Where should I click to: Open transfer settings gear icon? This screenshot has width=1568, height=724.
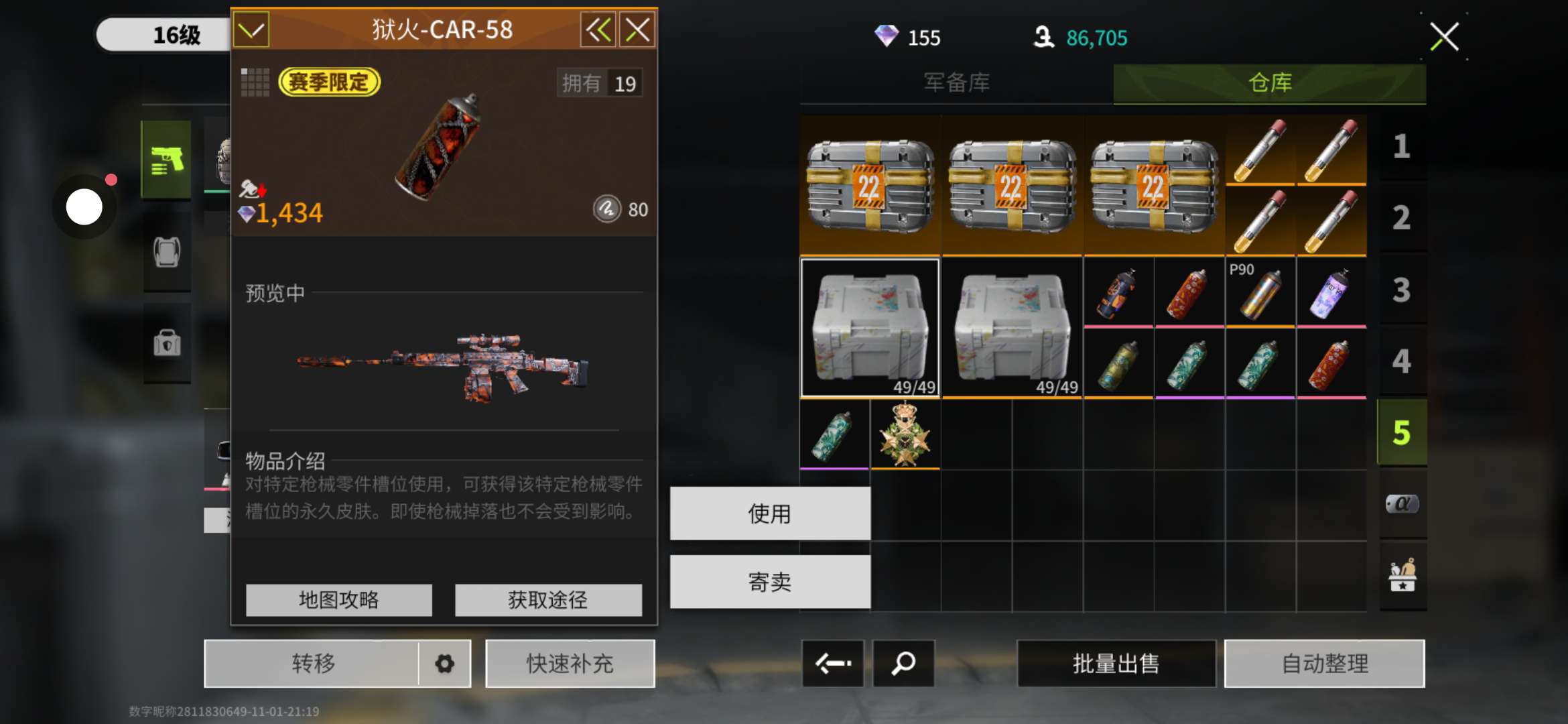pyautogui.click(x=444, y=664)
